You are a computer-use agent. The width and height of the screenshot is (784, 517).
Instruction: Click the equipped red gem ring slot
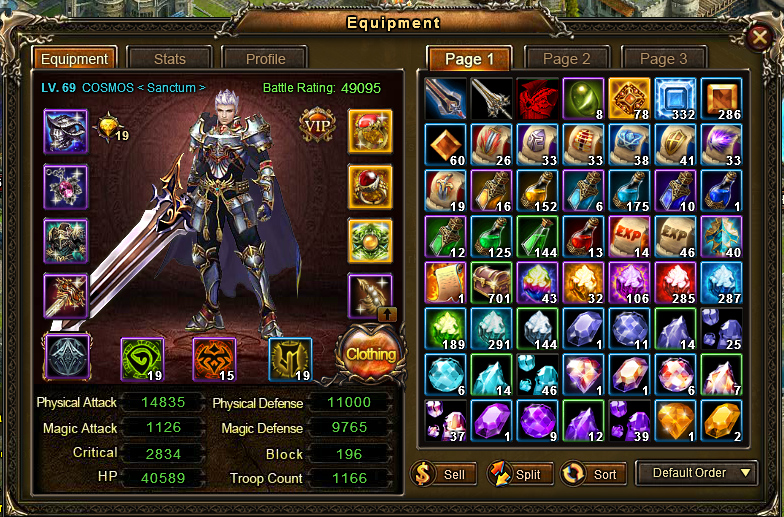click(x=369, y=186)
